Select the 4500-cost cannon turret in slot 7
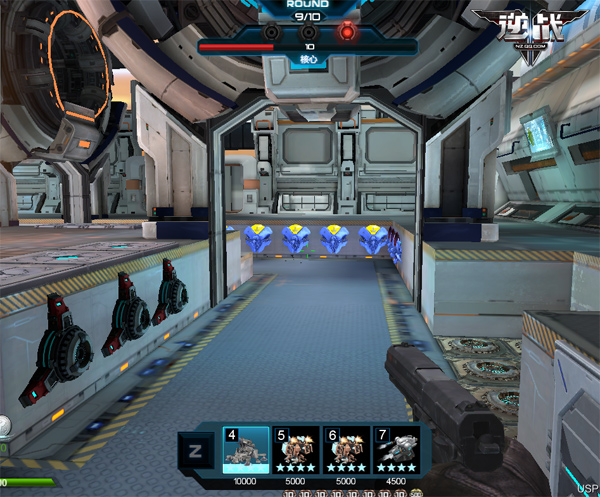600x497 pixels. 395,449
